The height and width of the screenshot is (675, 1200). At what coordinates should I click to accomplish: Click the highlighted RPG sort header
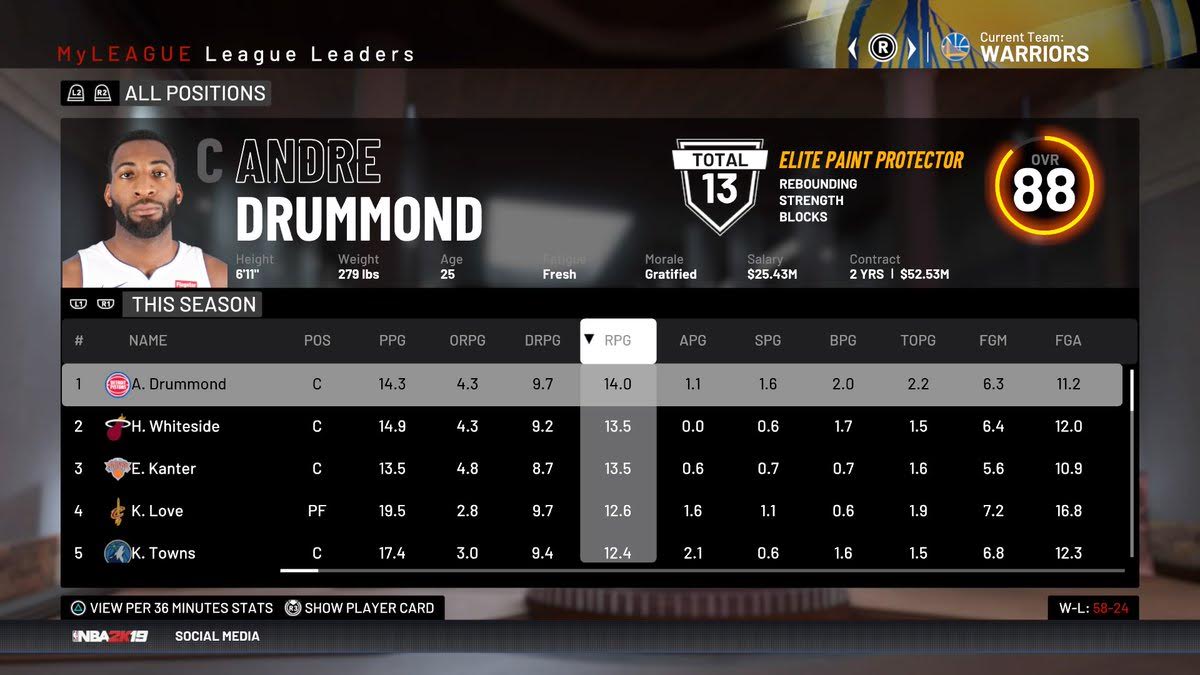tap(618, 340)
